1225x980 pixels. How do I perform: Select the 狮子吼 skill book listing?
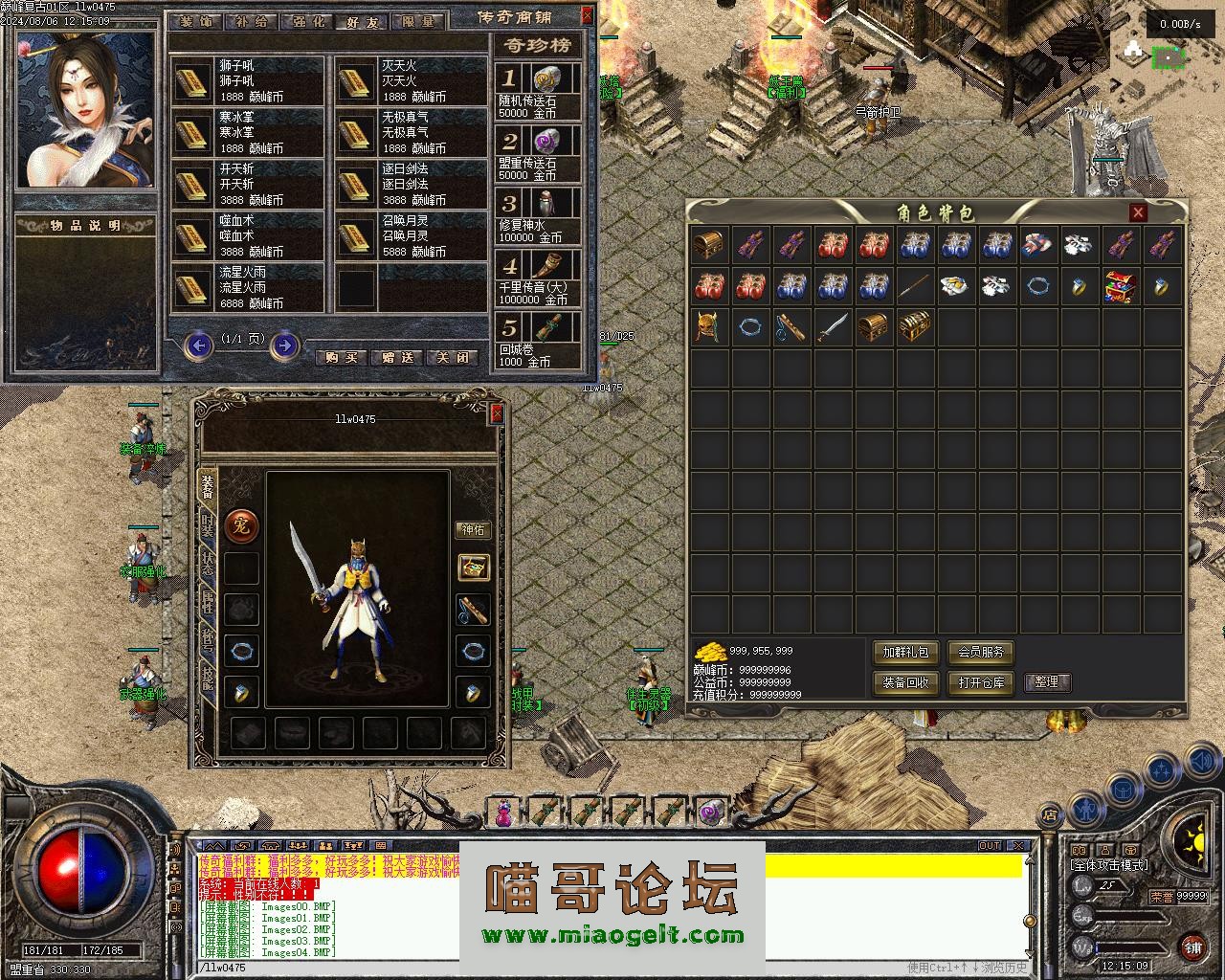coord(249,80)
